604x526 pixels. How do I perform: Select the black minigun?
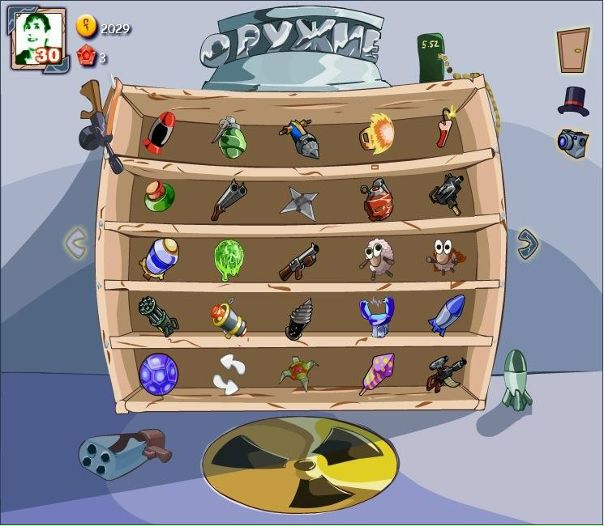(x=158, y=316)
